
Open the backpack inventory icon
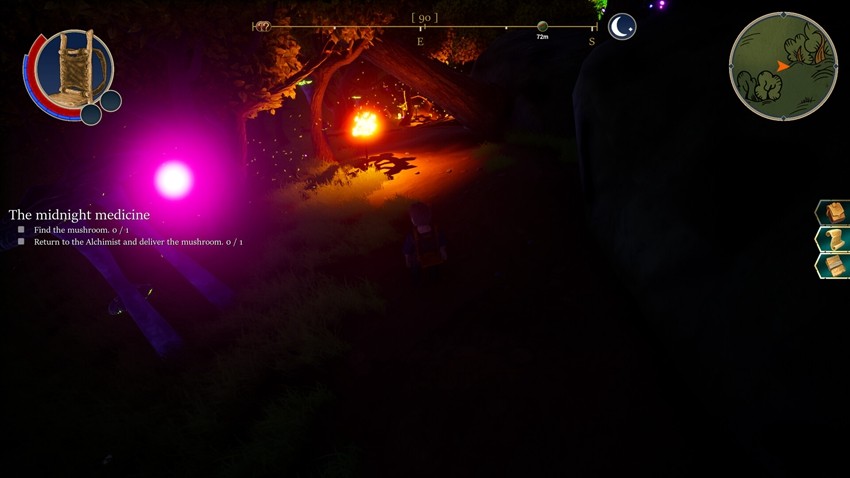click(834, 212)
